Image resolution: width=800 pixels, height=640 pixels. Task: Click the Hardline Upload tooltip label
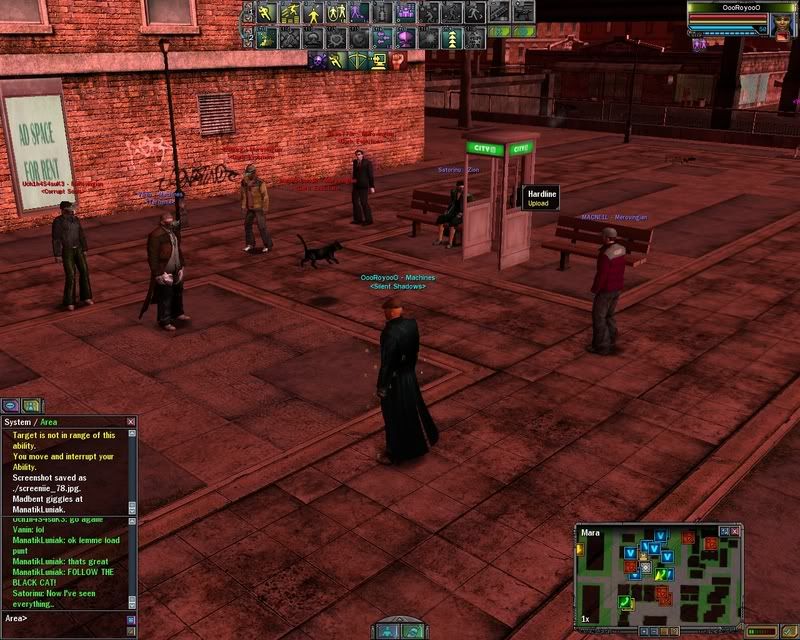click(x=541, y=197)
